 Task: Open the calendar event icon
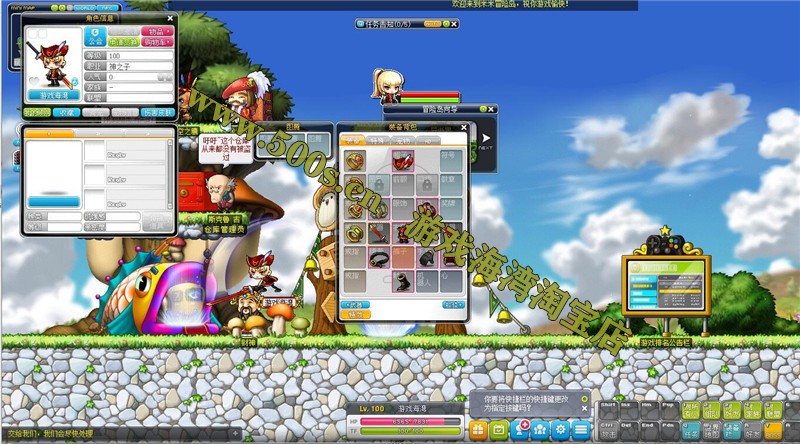pos(499,429)
